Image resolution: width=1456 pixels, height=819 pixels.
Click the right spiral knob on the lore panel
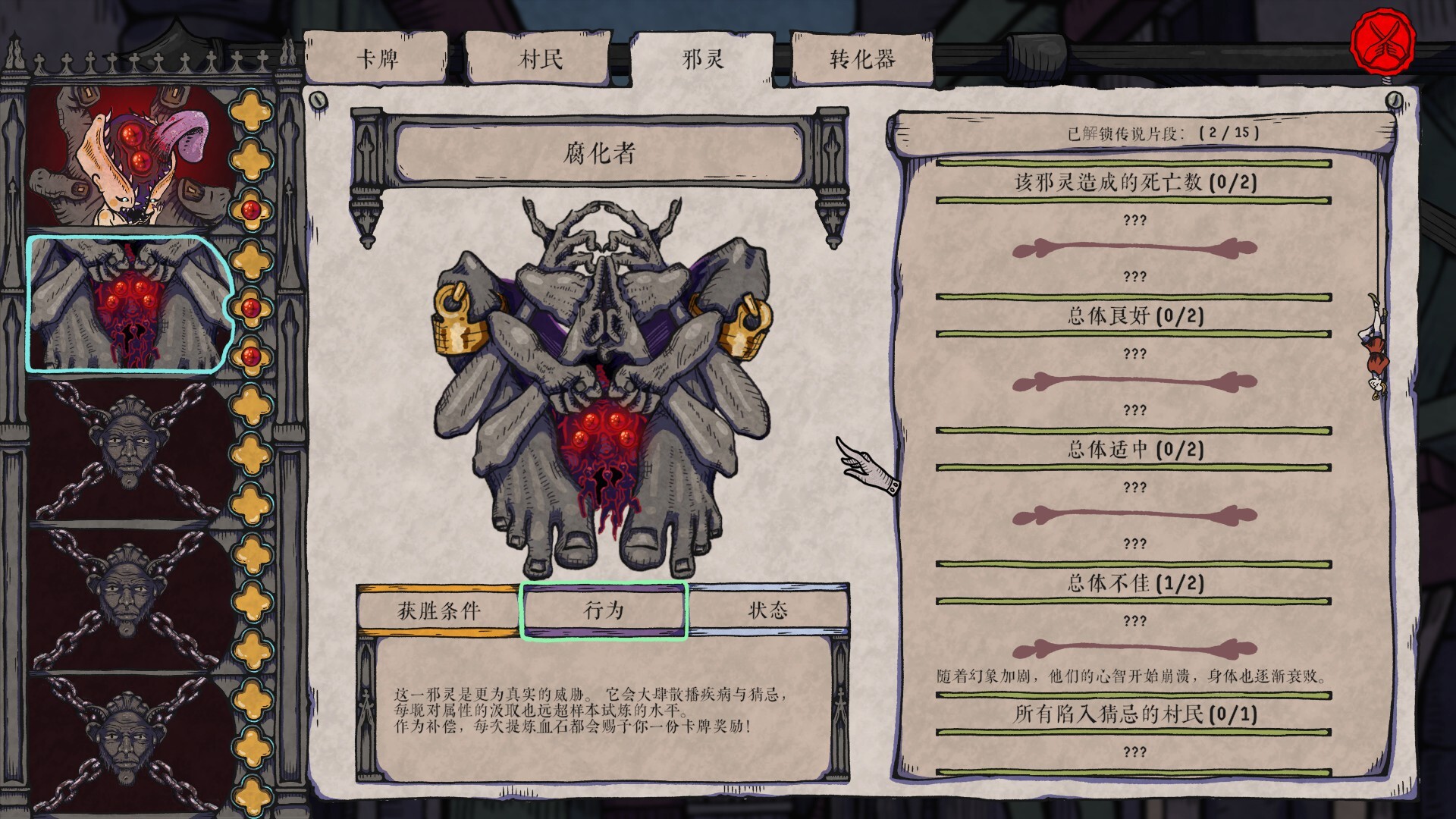(x=1394, y=99)
